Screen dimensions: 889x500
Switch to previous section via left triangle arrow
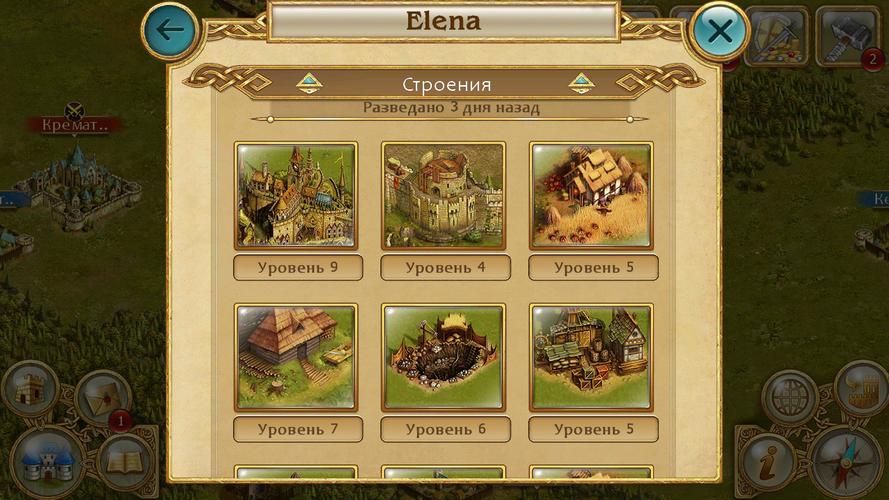point(309,84)
